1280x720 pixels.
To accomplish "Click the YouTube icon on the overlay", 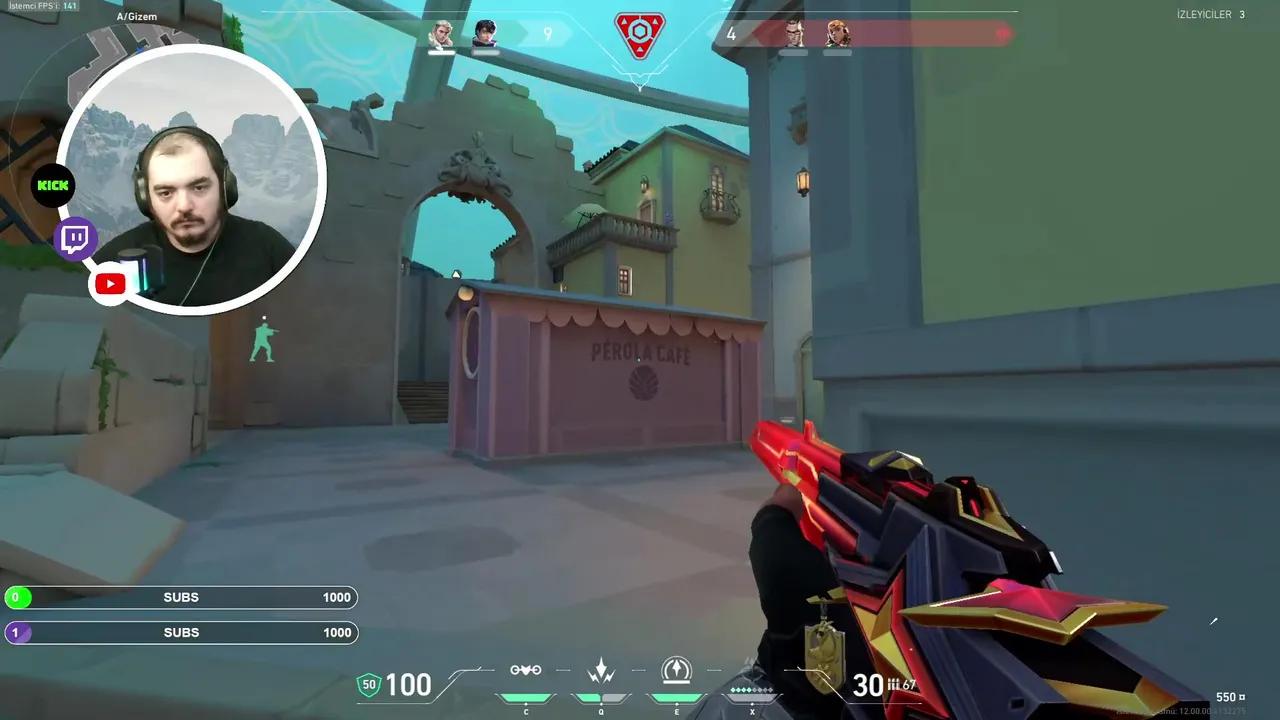I will pyautogui.click(x=110, y=283).
